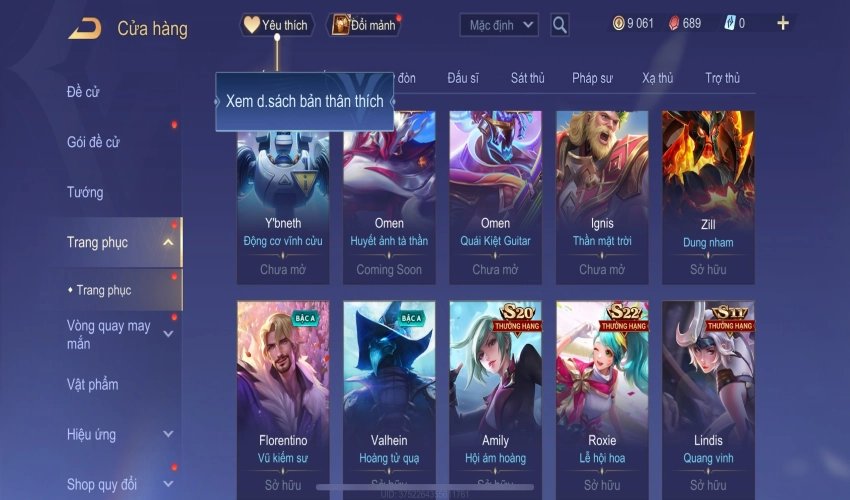Select the Đề cử menu entry
850x500 pixels.
coord(83,92)
